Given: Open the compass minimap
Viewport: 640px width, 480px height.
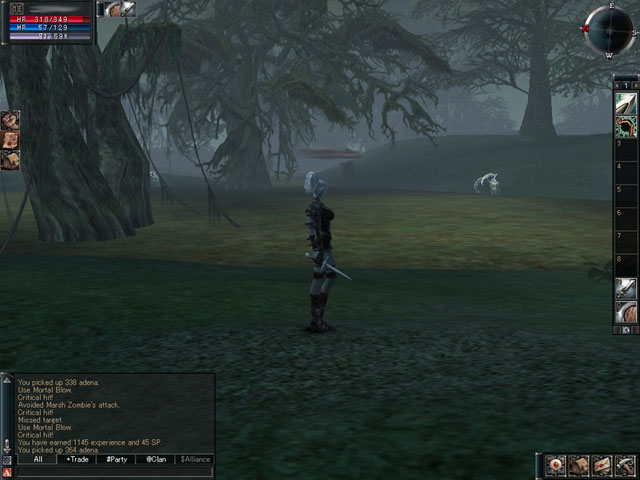Looking at the screenshot, I should (608, 28).
